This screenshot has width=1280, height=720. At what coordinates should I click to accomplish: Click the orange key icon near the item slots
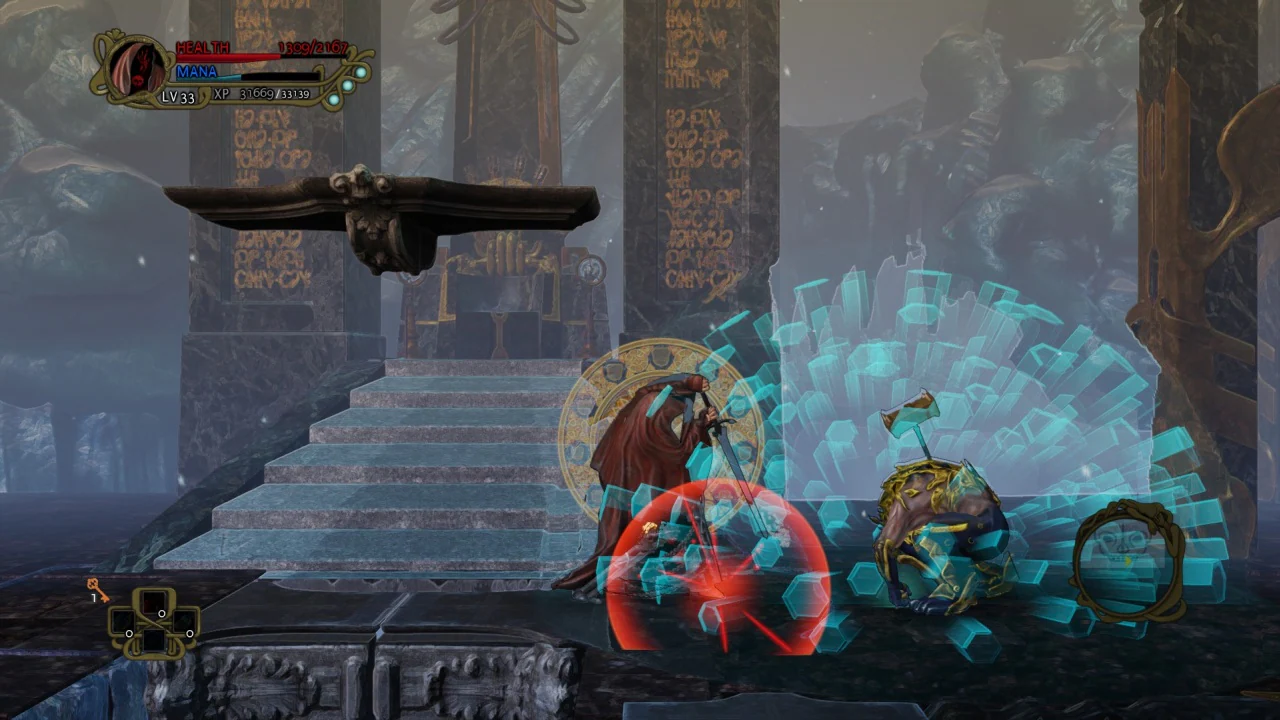[97, 588]
